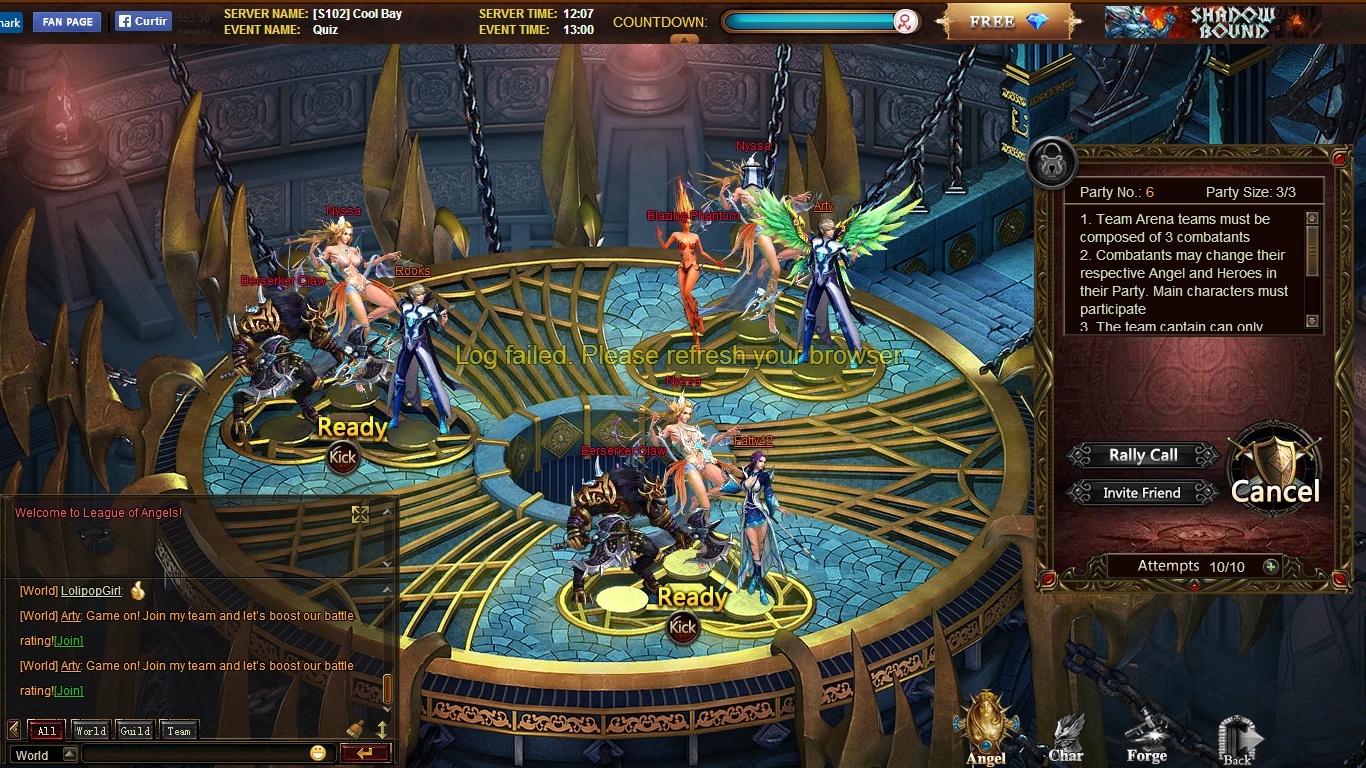Screen dimensions: 1366x768
Task: Kick the teammate named Fatty42
Action: (x=683, y=627)
